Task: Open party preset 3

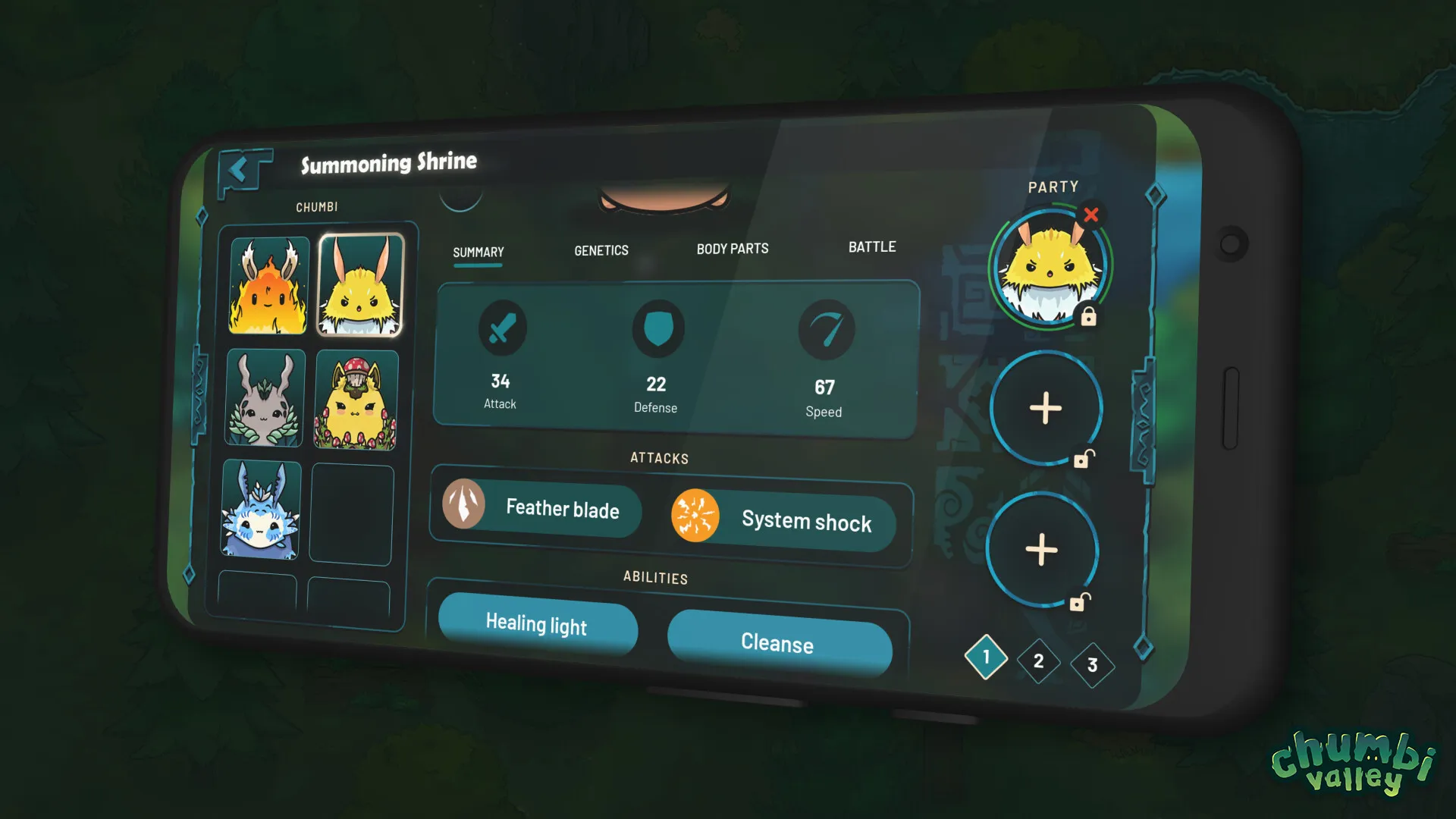Action: pyautogui.click(x=1092, y=665)
